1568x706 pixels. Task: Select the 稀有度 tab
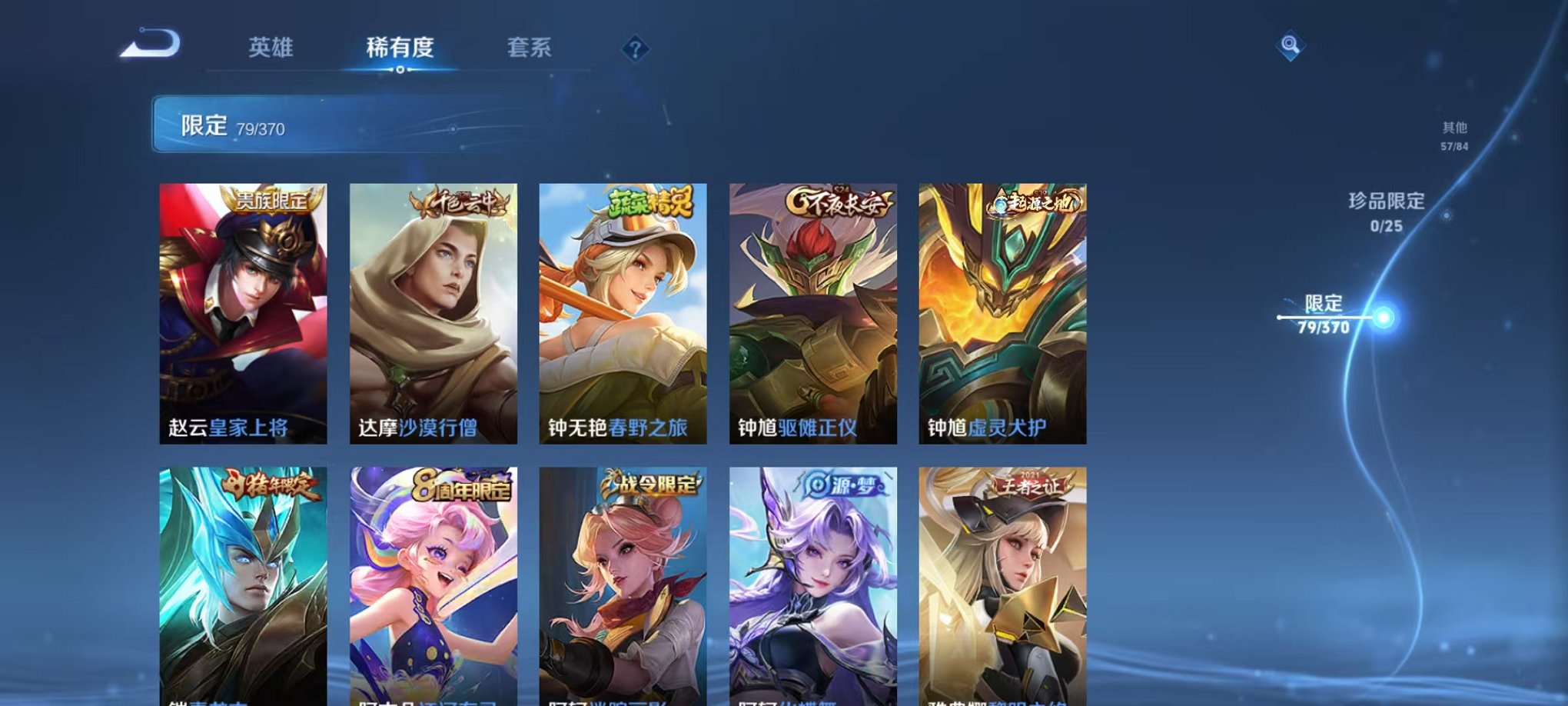(x=400, y=48)
